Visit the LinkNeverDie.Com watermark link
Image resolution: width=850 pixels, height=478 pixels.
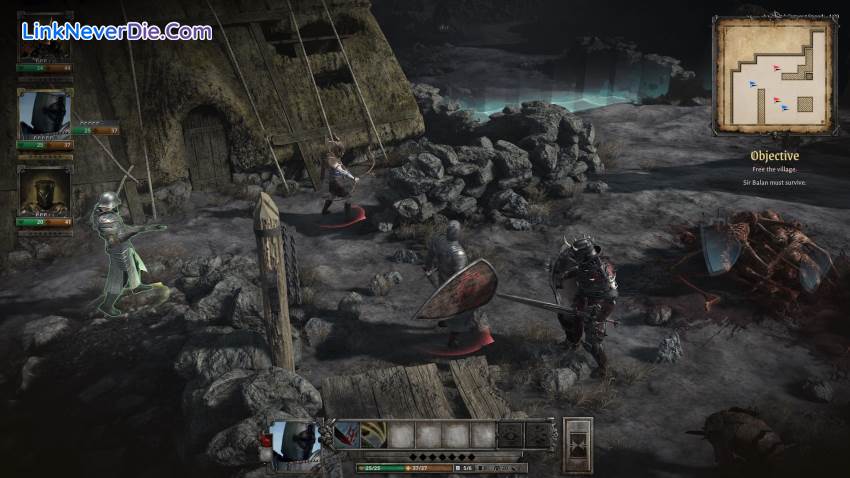117,31
